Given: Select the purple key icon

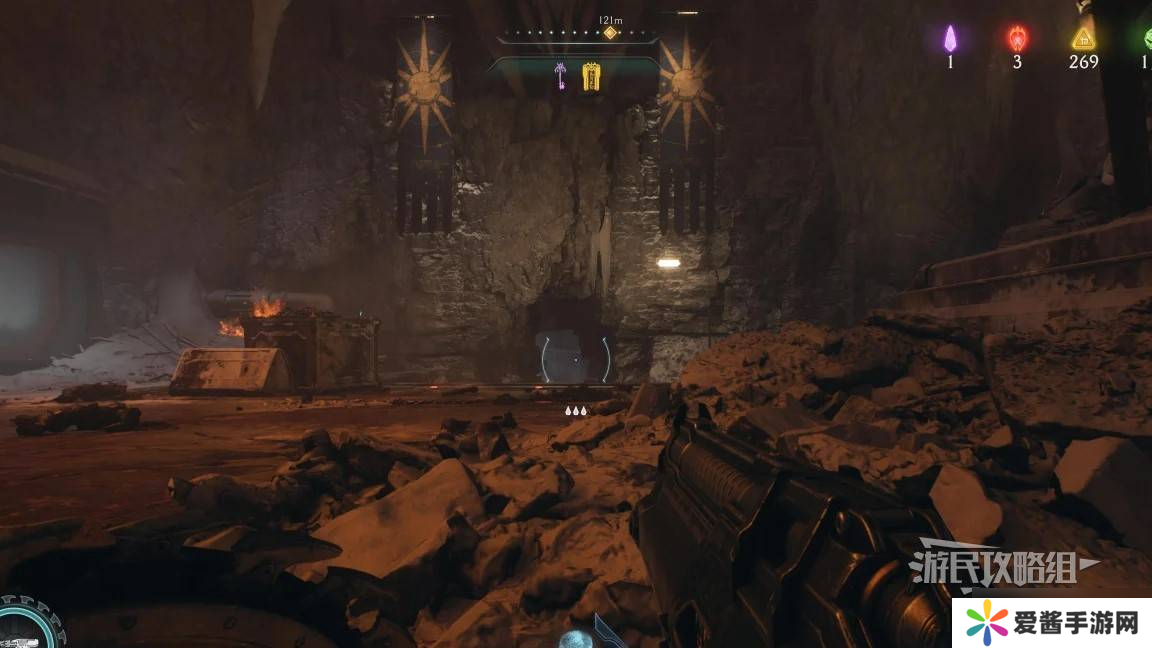Looking at the screenshot, I should tap(561, 75).
